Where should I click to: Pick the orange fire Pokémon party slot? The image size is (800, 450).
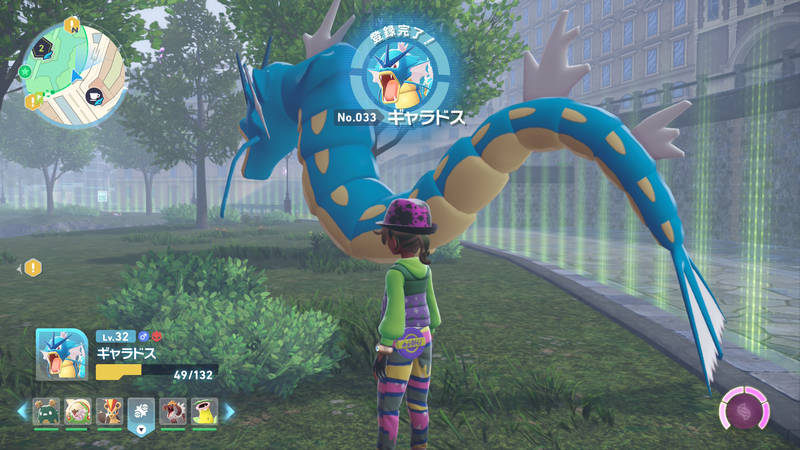108,412
